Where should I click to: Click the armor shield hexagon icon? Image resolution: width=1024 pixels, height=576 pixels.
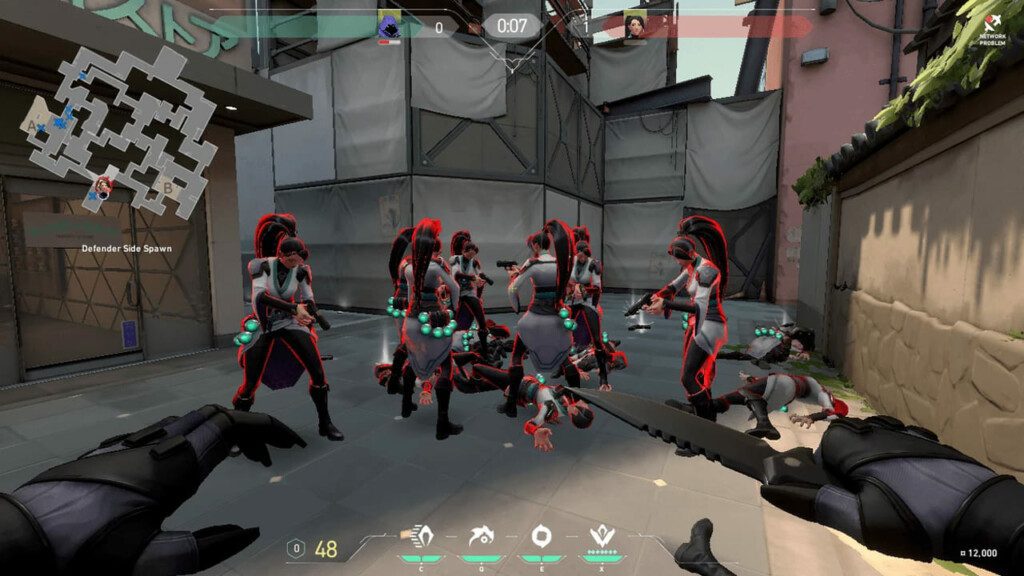pos(295,548)
